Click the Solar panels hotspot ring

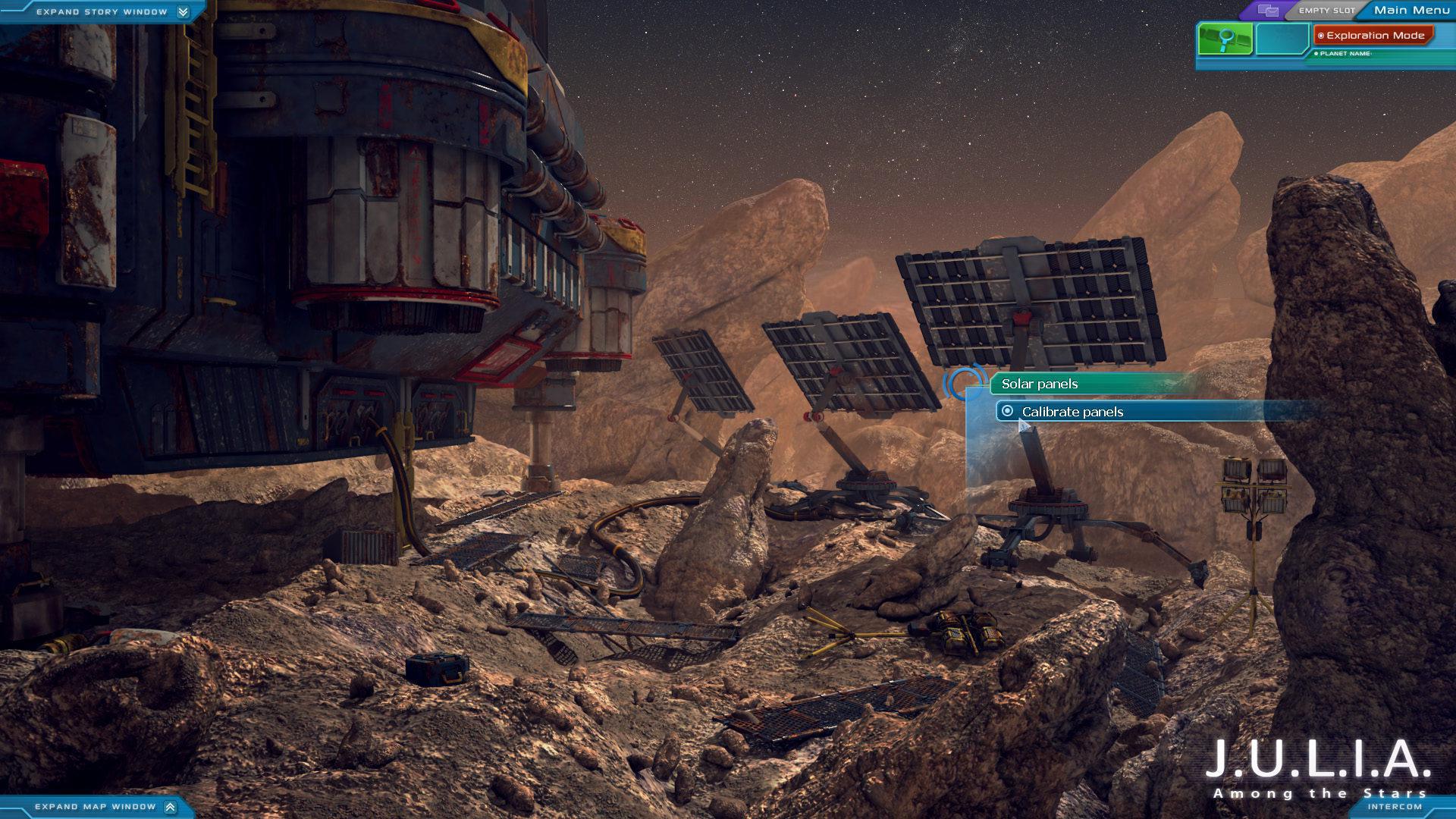tap(964, 383)
